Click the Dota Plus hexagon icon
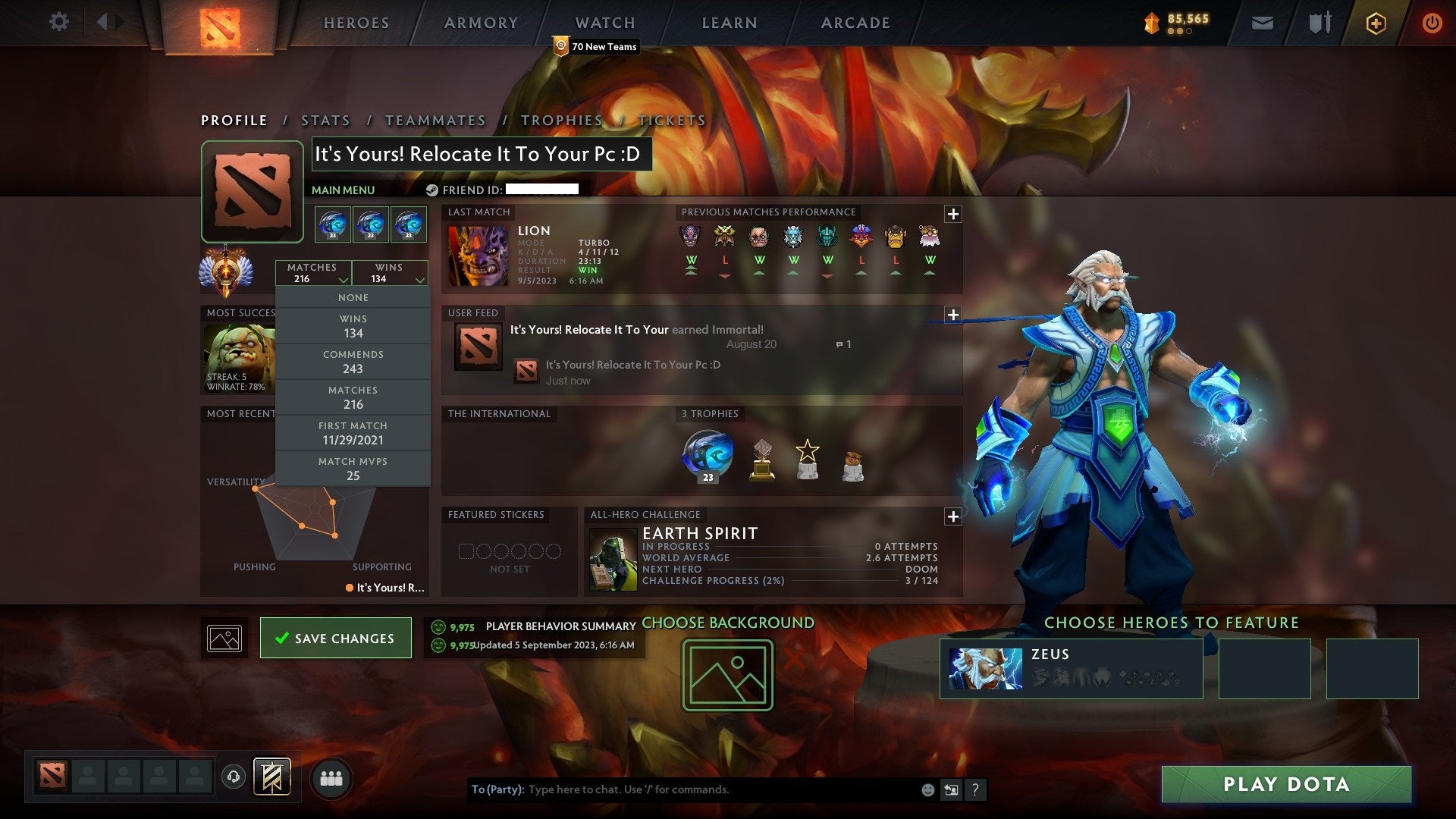1456x819 pixels. pyautogui.click(x=1378, y=23)
